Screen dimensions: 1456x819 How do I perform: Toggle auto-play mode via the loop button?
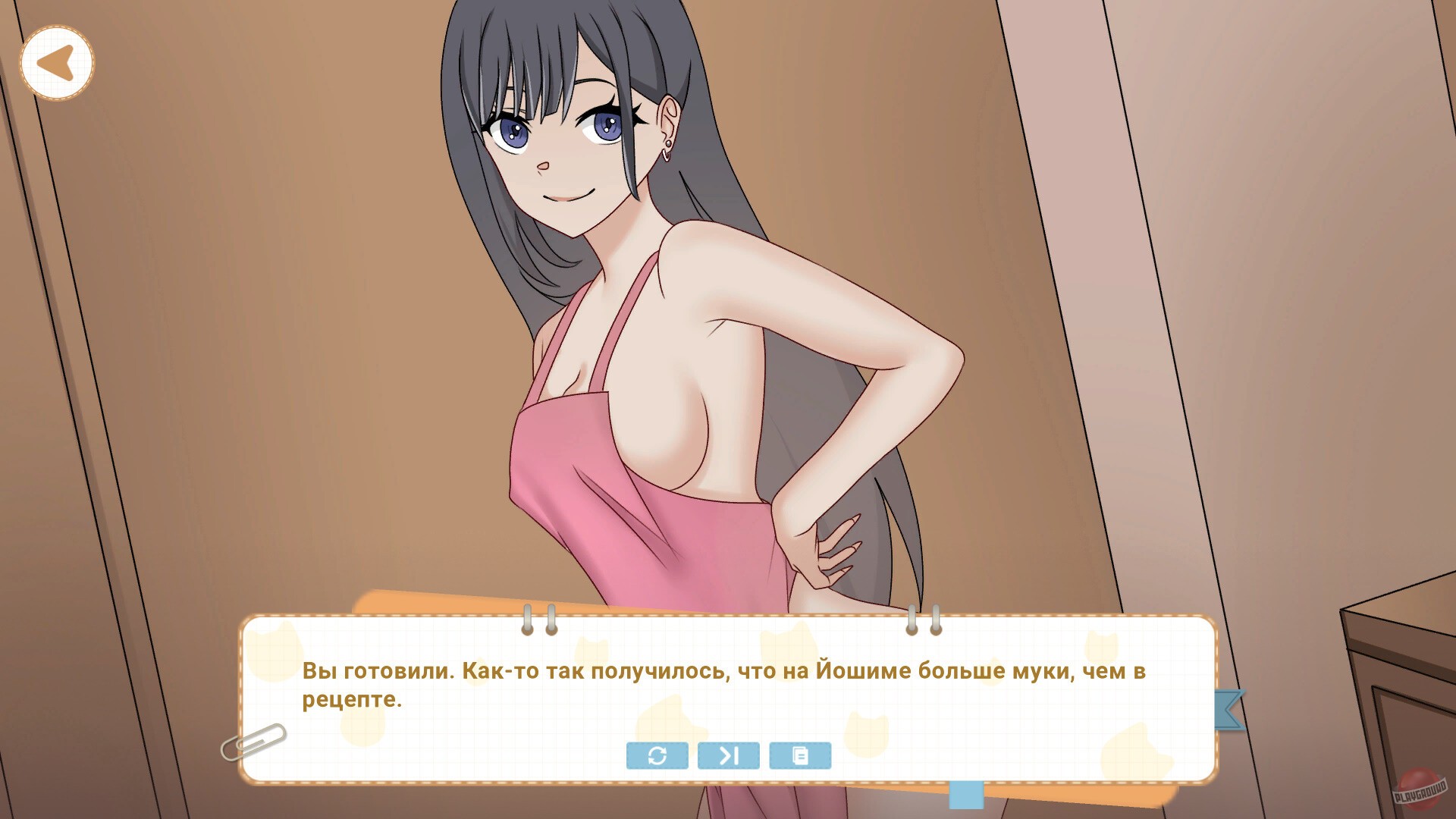[657, 755]
